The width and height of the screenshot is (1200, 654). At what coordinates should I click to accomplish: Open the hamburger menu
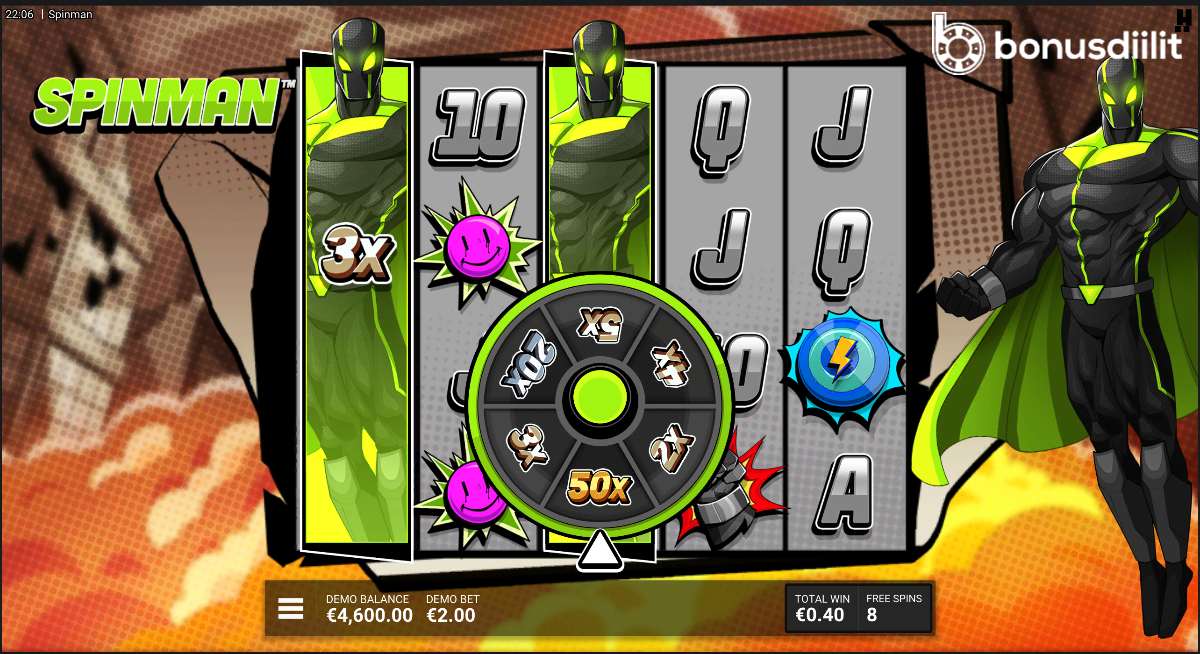tap(291, 608)
